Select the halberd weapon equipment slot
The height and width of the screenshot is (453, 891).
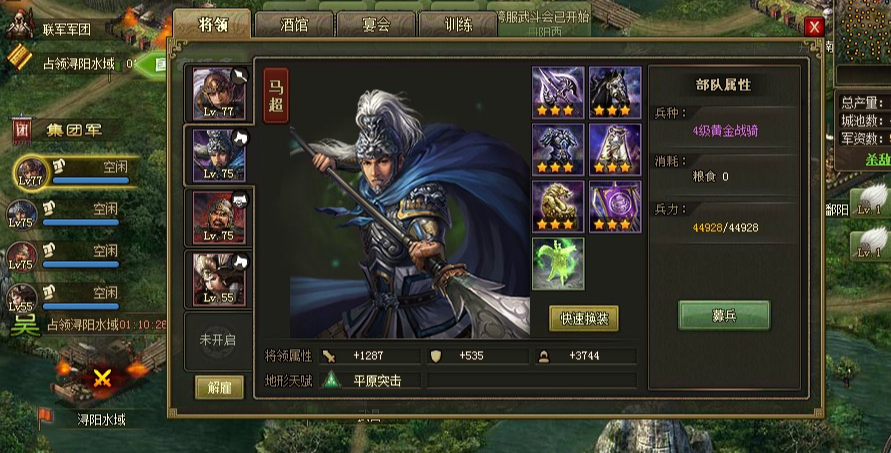point(558,92)
